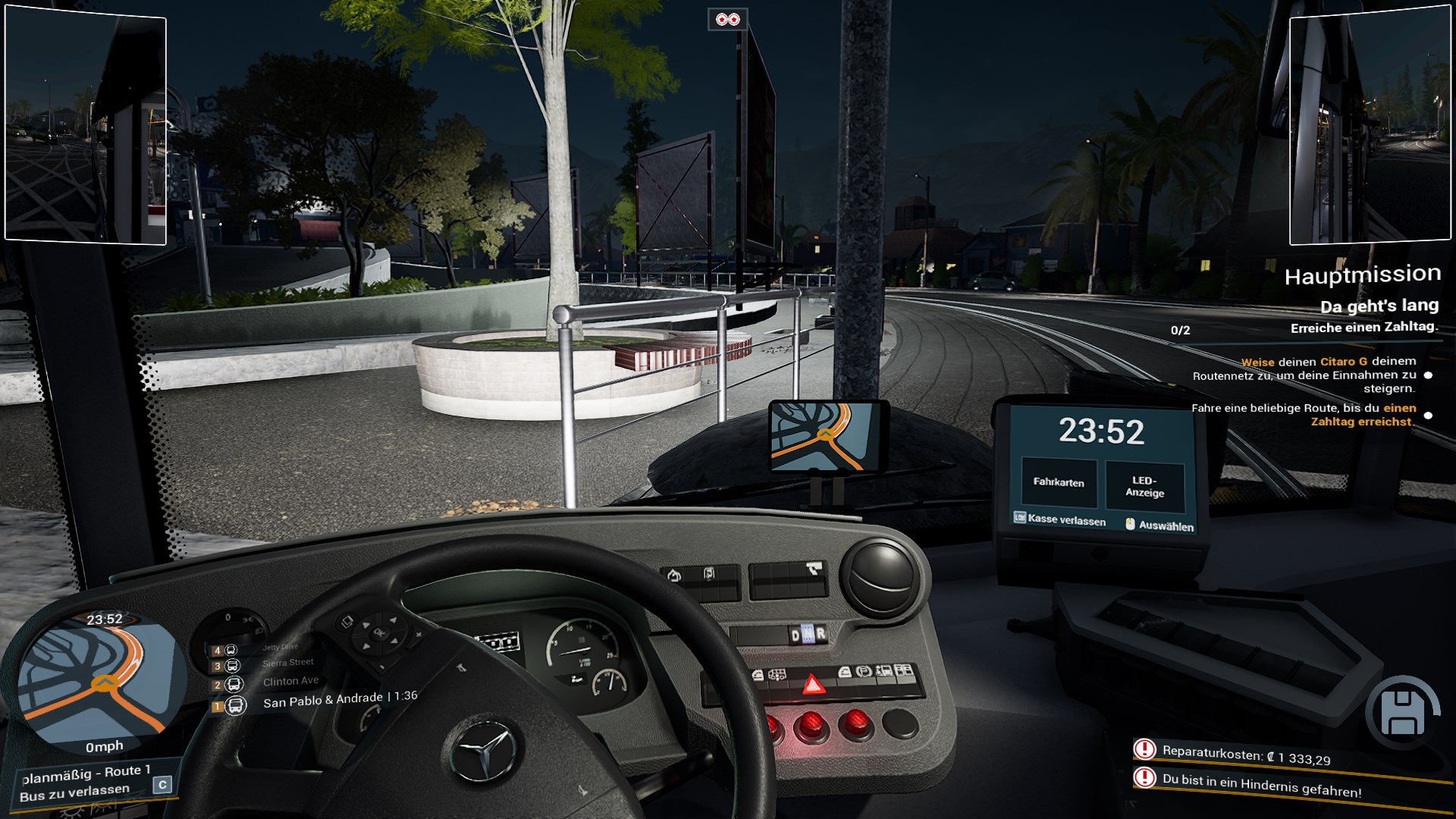Open Fahrkarten on the ticket machine screen

coord(1059,482)
